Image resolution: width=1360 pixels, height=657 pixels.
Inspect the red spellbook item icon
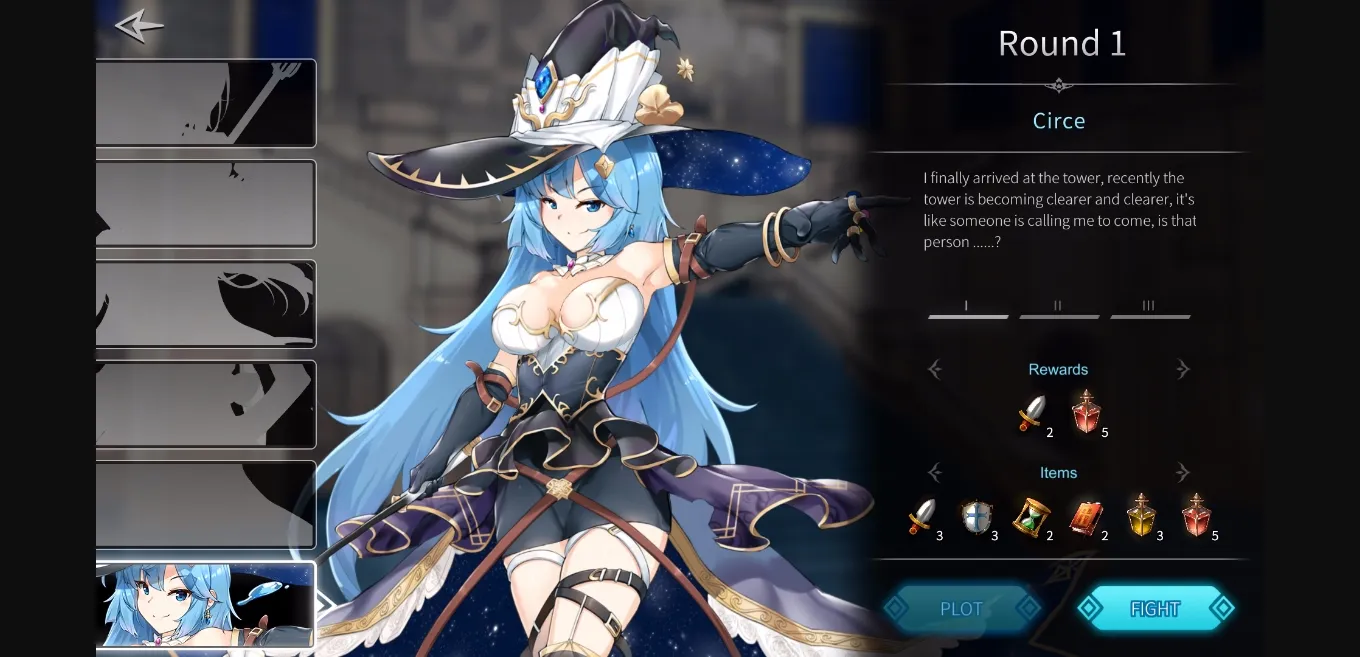(1085, 517)
